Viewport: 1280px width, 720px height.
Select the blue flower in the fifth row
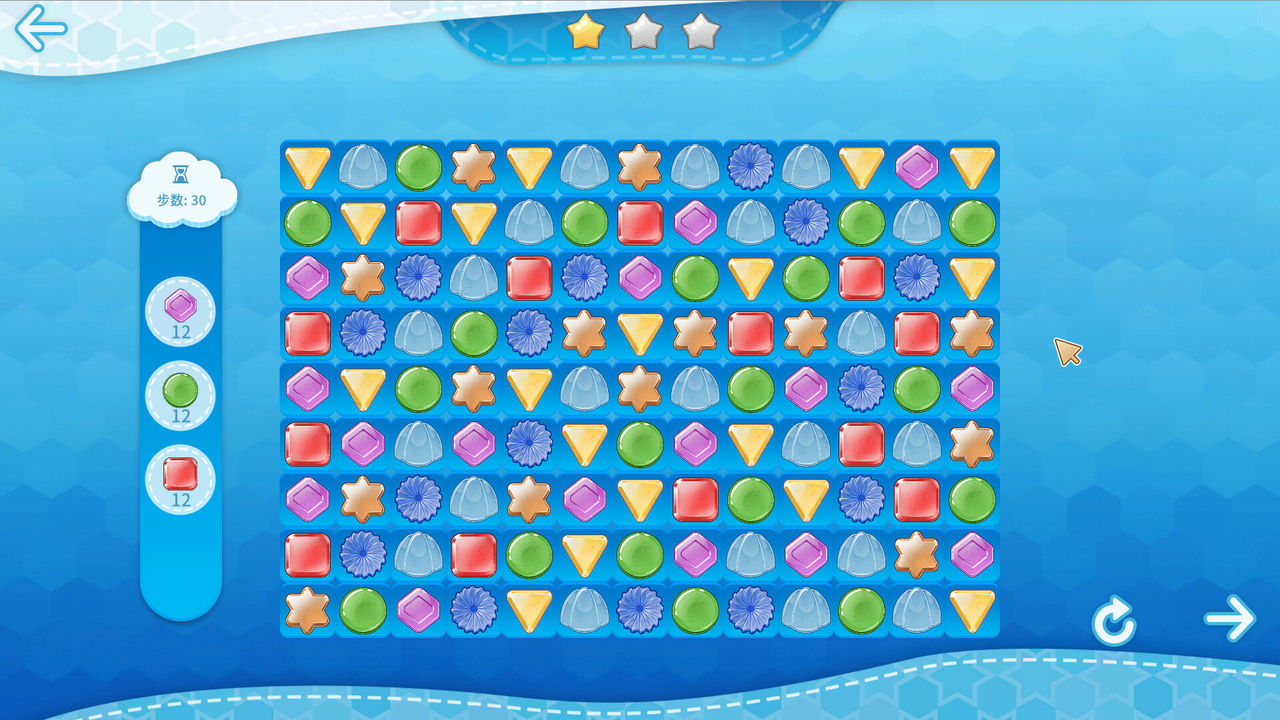coord(861,388)
